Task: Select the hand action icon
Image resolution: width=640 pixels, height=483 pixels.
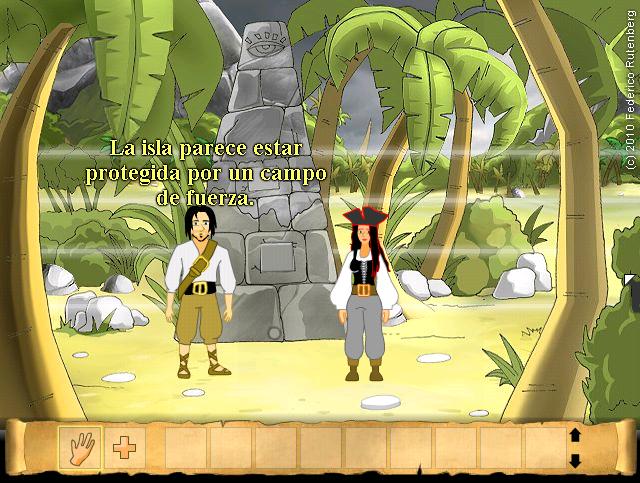Action: (79, 448)
